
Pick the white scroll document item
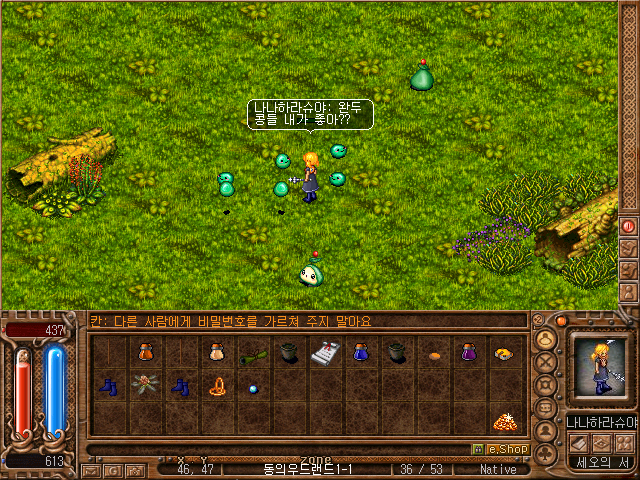[324, 353]
